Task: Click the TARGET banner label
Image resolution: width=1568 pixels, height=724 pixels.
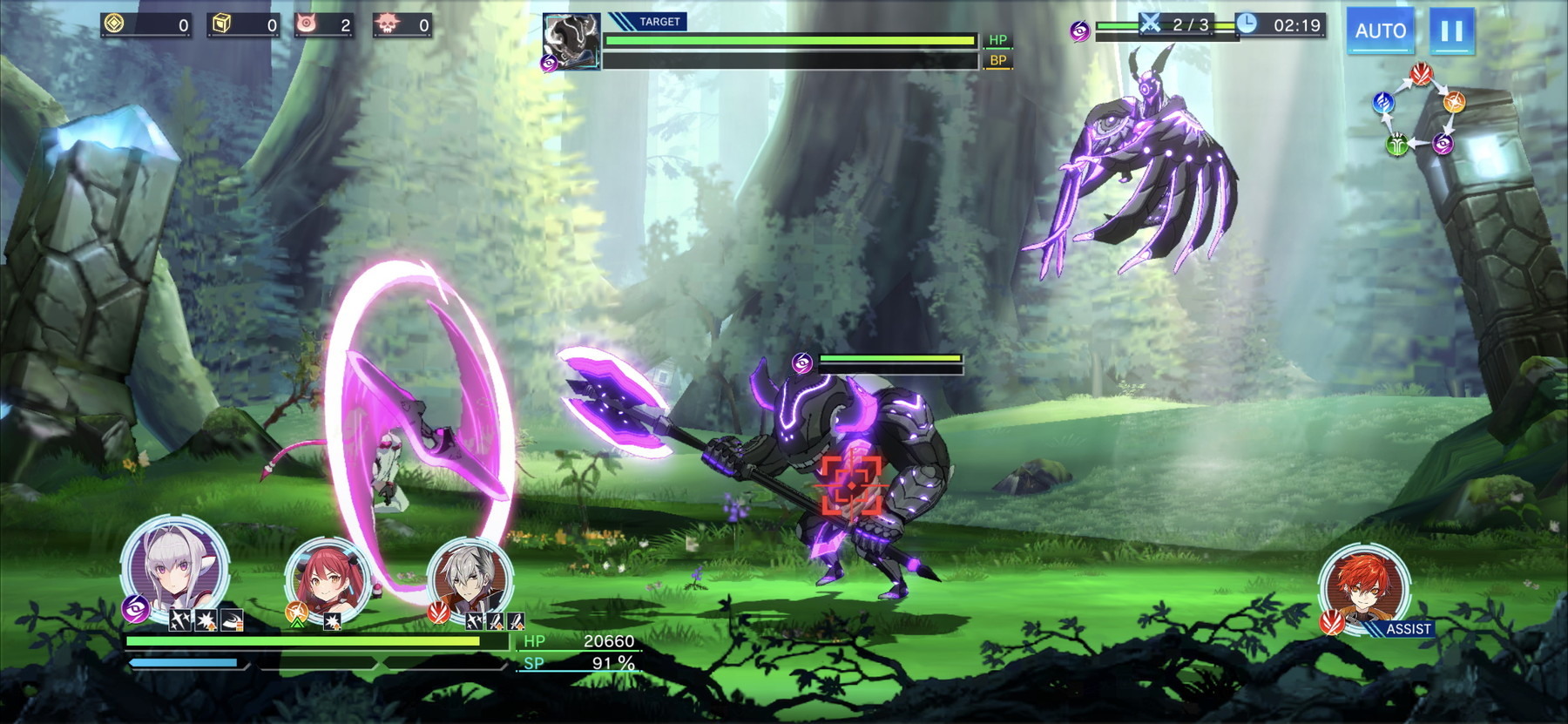Action: coord(660,21)
